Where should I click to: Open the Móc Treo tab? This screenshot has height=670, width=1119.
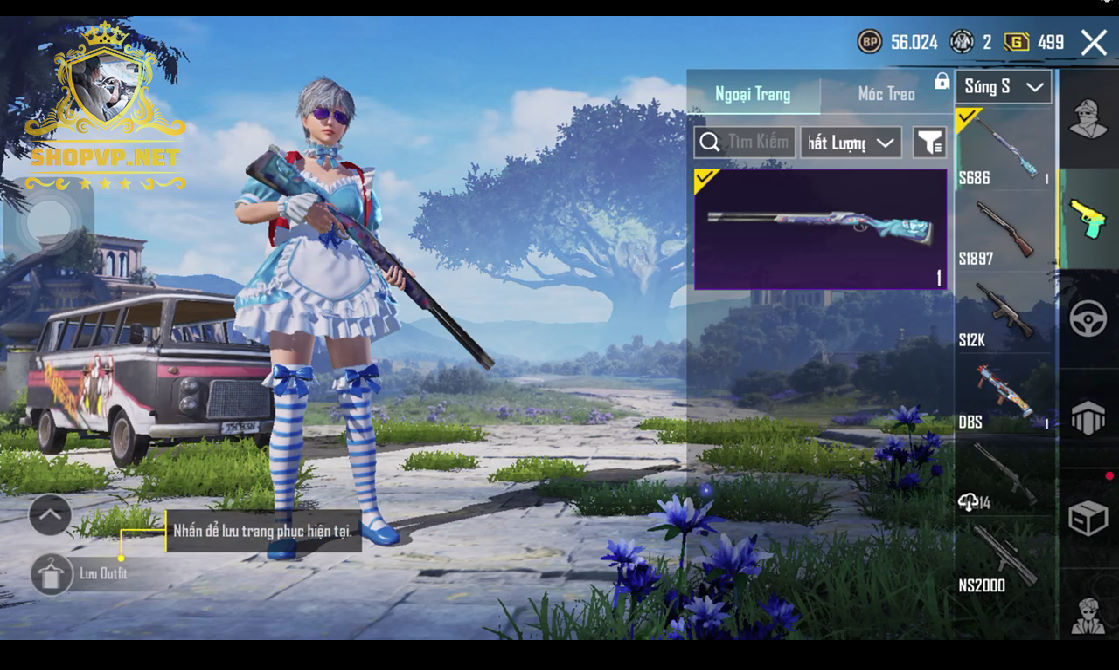click(x=886, y=94)
